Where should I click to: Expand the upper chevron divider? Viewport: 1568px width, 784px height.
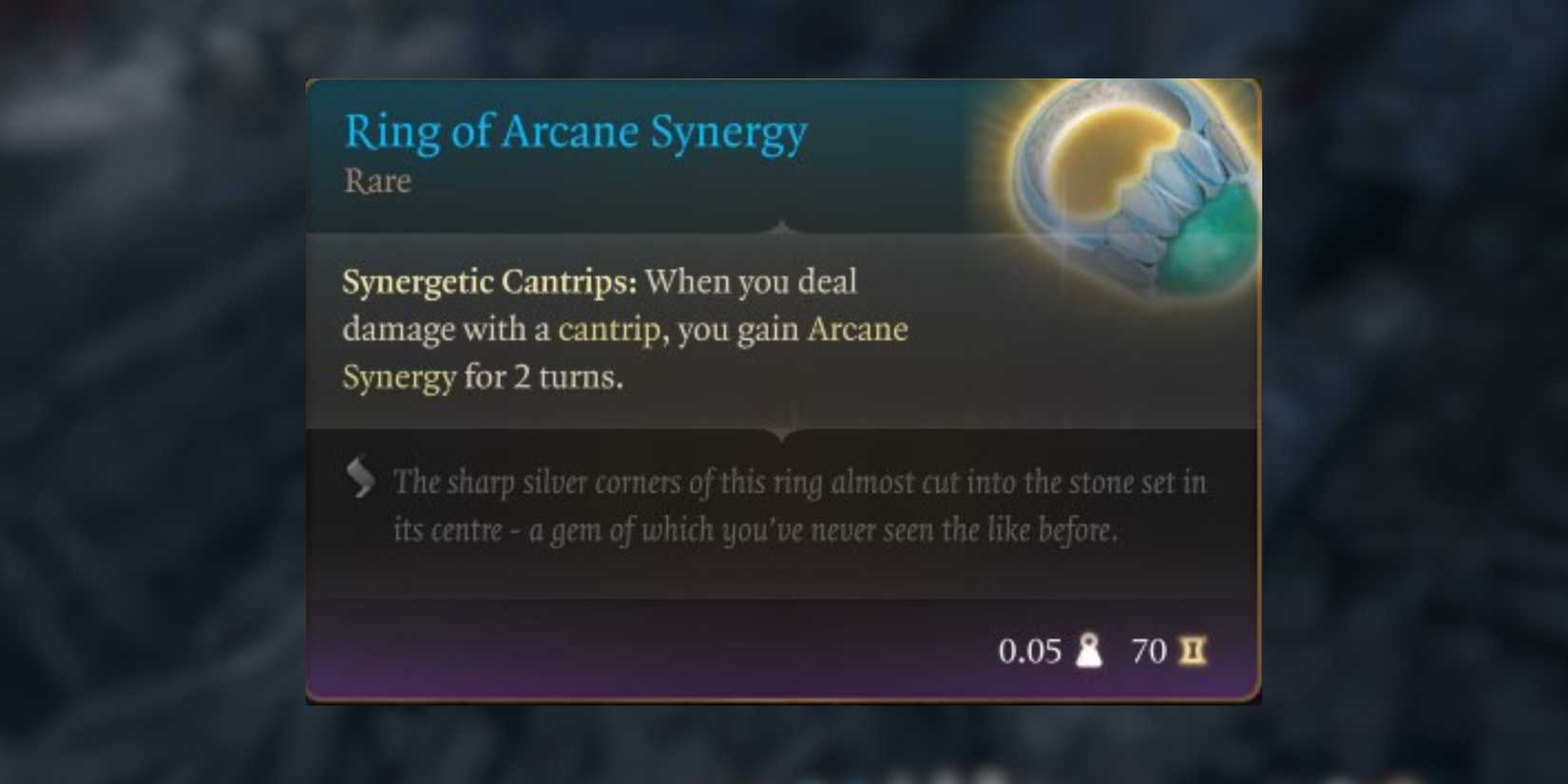pos(783,228)
